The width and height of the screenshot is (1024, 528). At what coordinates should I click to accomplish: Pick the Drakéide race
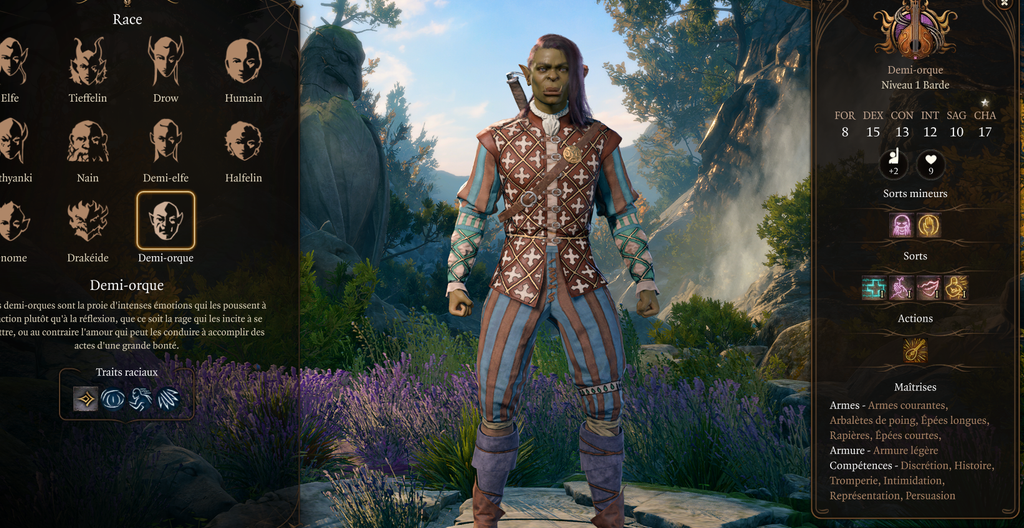coord(88,221)
